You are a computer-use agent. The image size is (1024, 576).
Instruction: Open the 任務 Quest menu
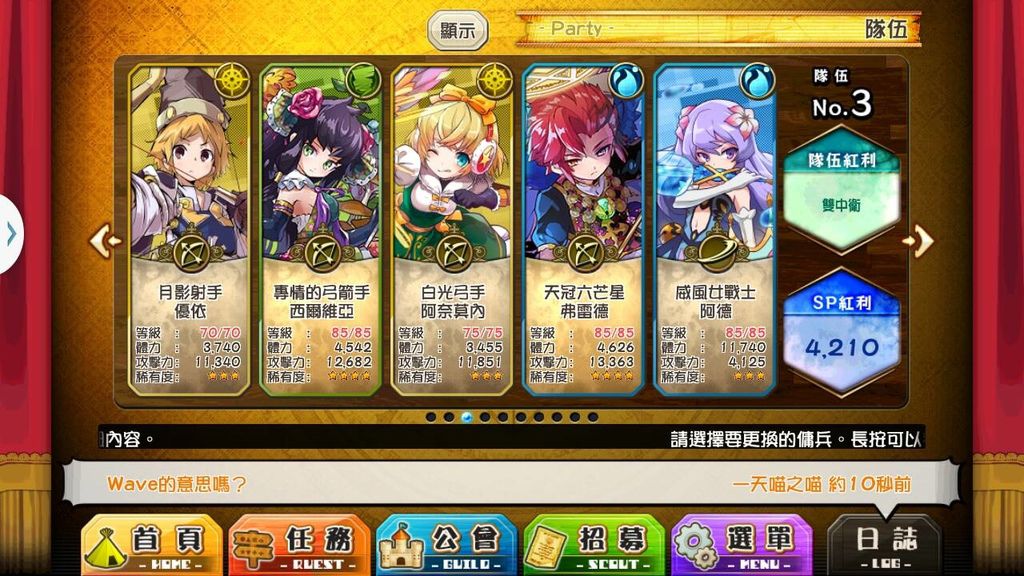(299, 546)
